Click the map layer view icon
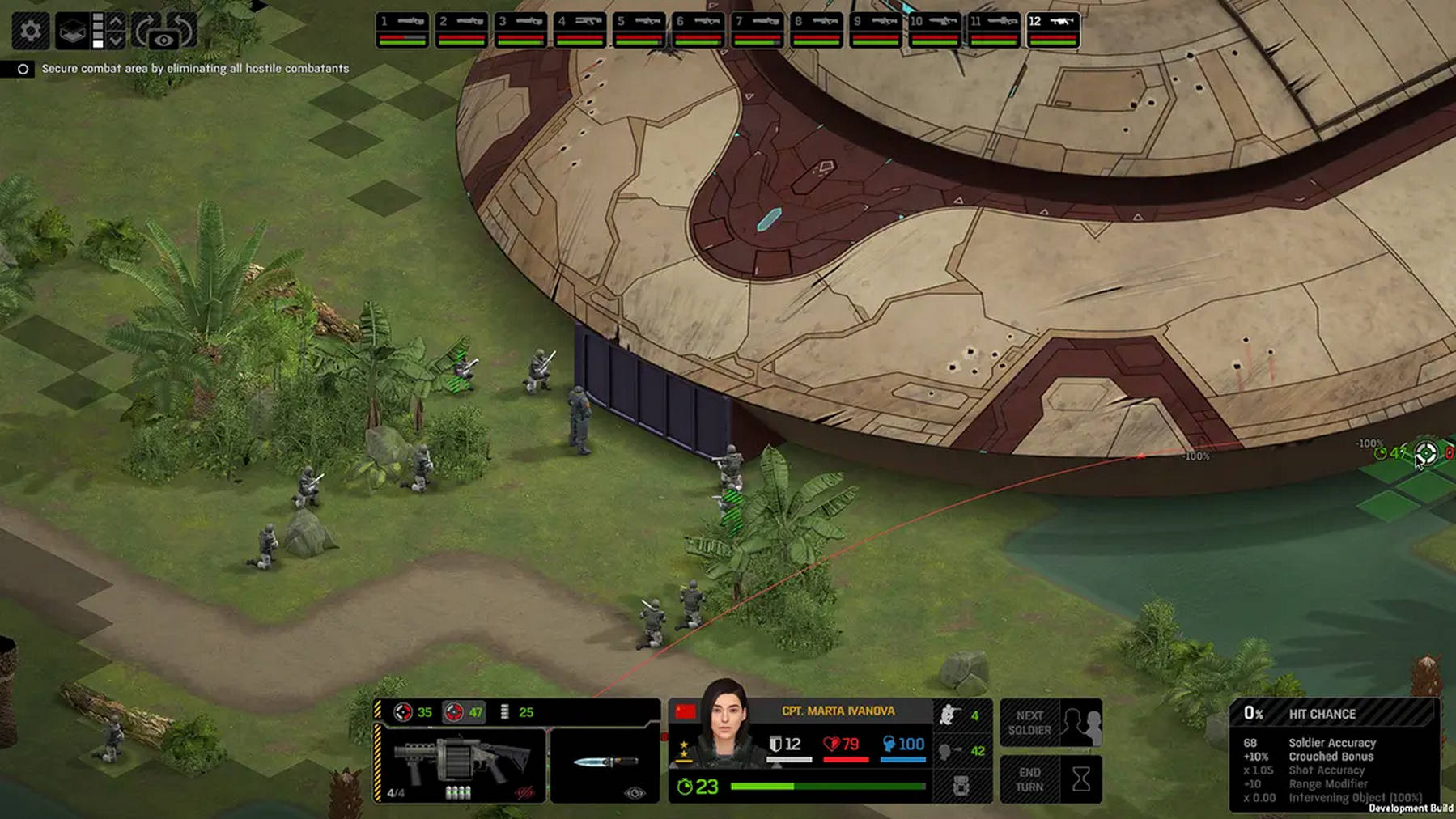The height and width of the screenshot is (819, 1456). [x=73, y=29]
